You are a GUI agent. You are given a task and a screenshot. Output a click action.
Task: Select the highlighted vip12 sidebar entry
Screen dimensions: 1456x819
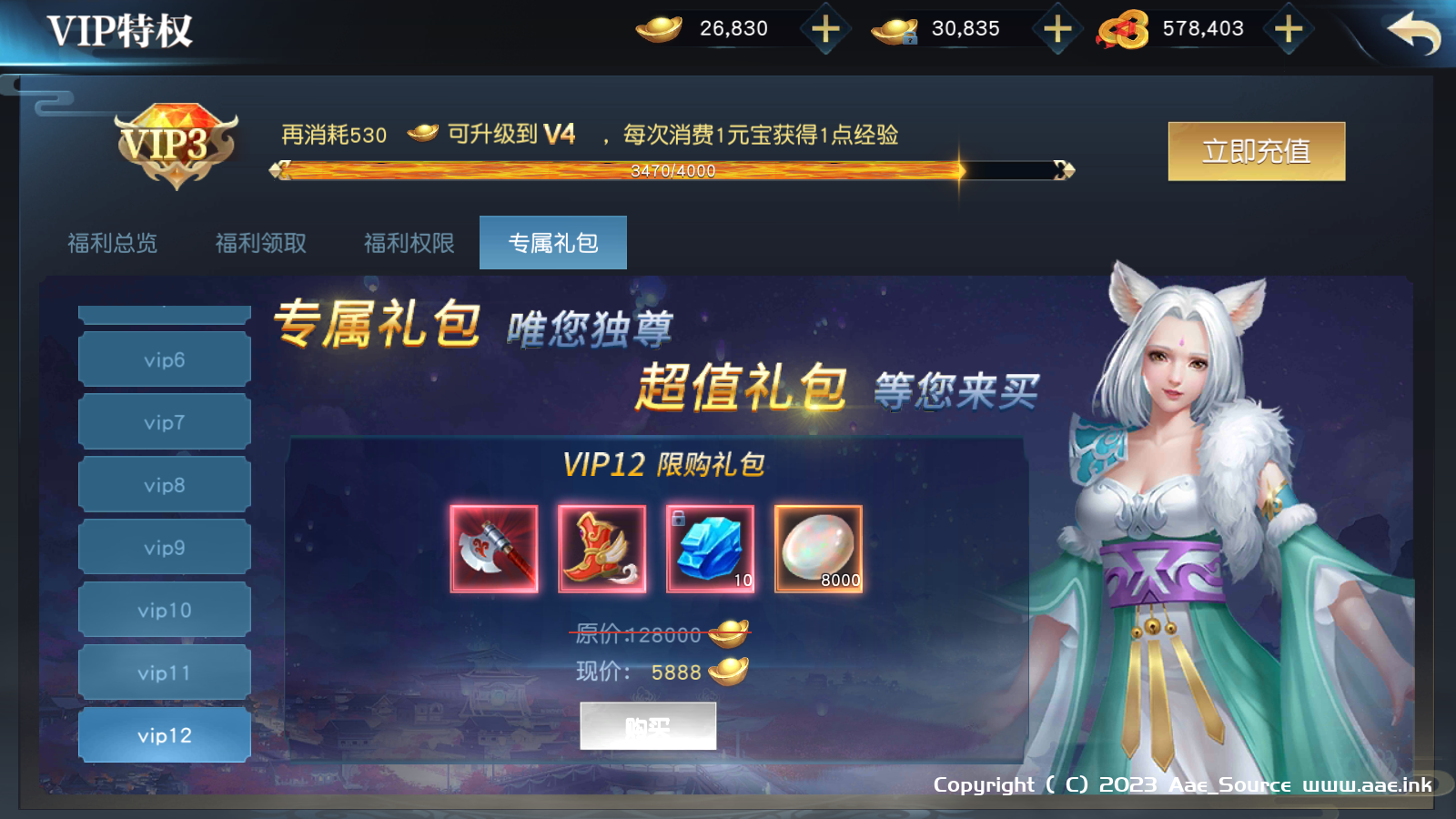click(x=163, y=735)
